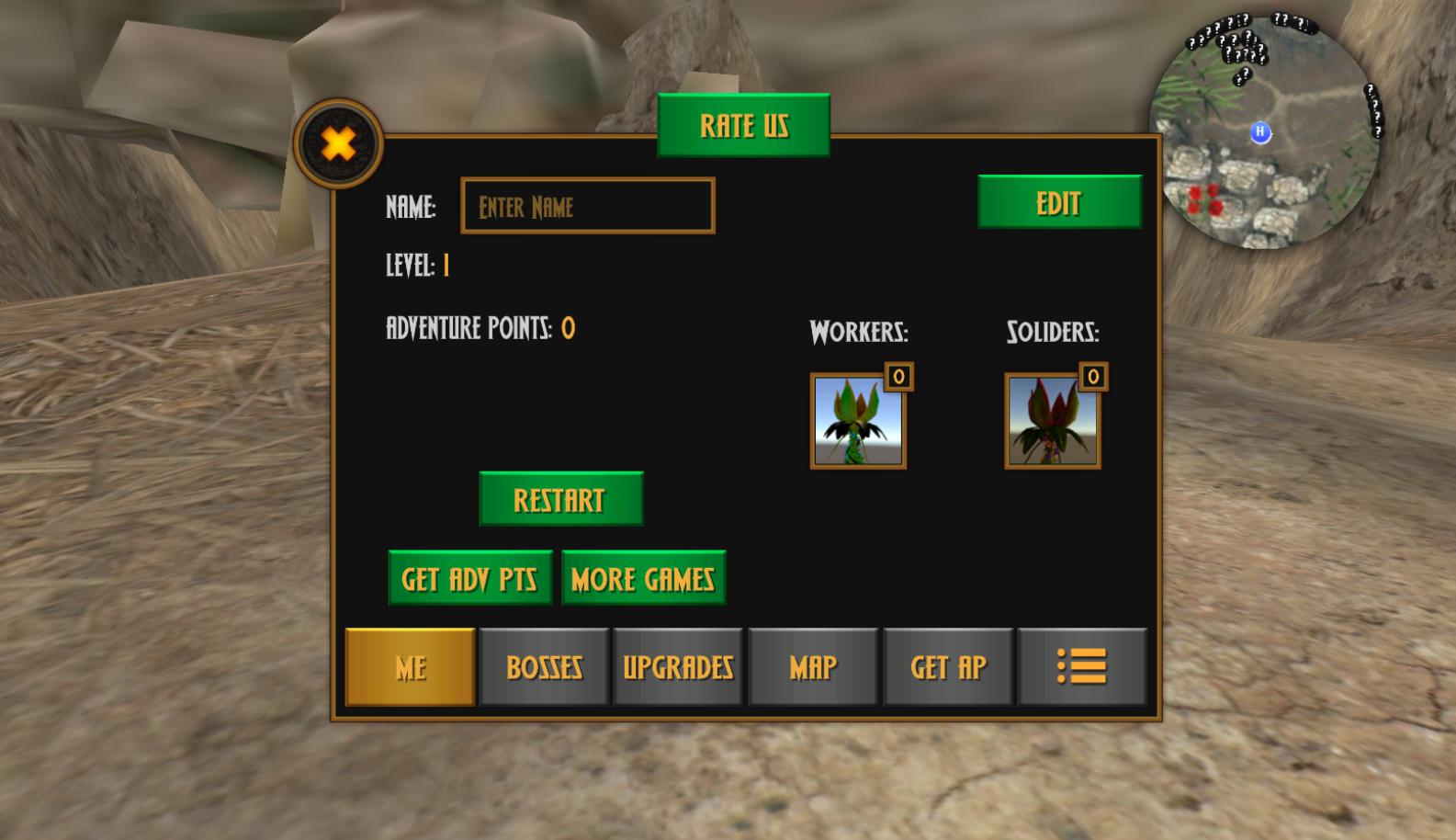Close the character panel with the X button
1456x840 pixels.
(338, 144)
